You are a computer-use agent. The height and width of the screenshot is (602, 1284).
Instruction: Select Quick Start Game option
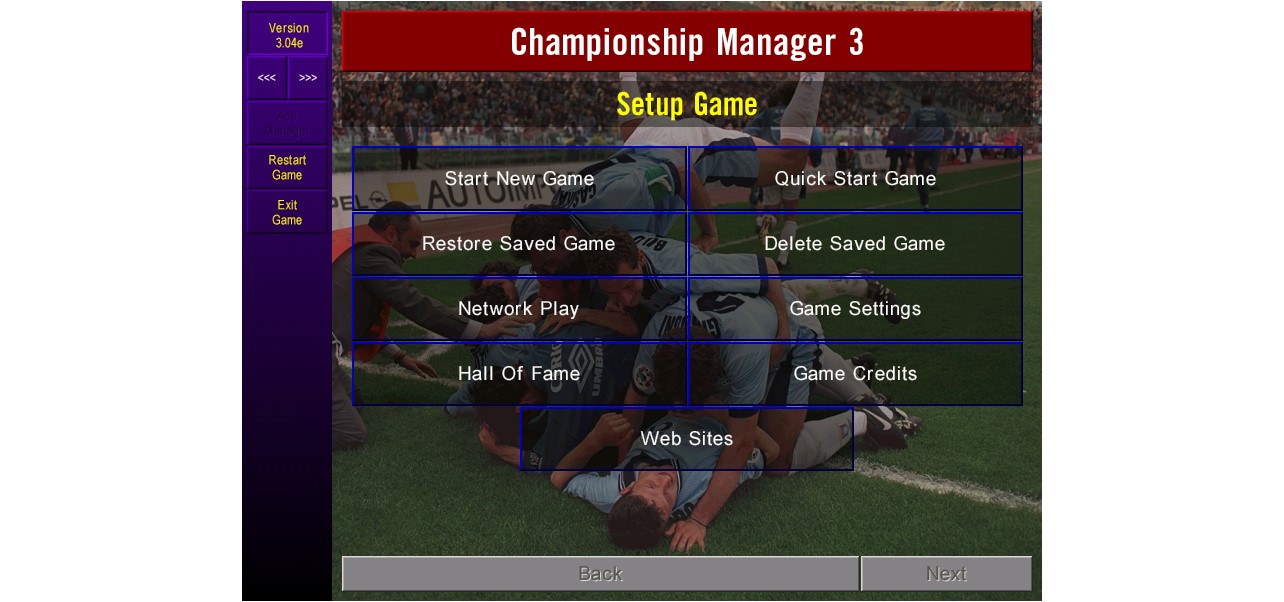pyautogui.click(x=855, y=179)
